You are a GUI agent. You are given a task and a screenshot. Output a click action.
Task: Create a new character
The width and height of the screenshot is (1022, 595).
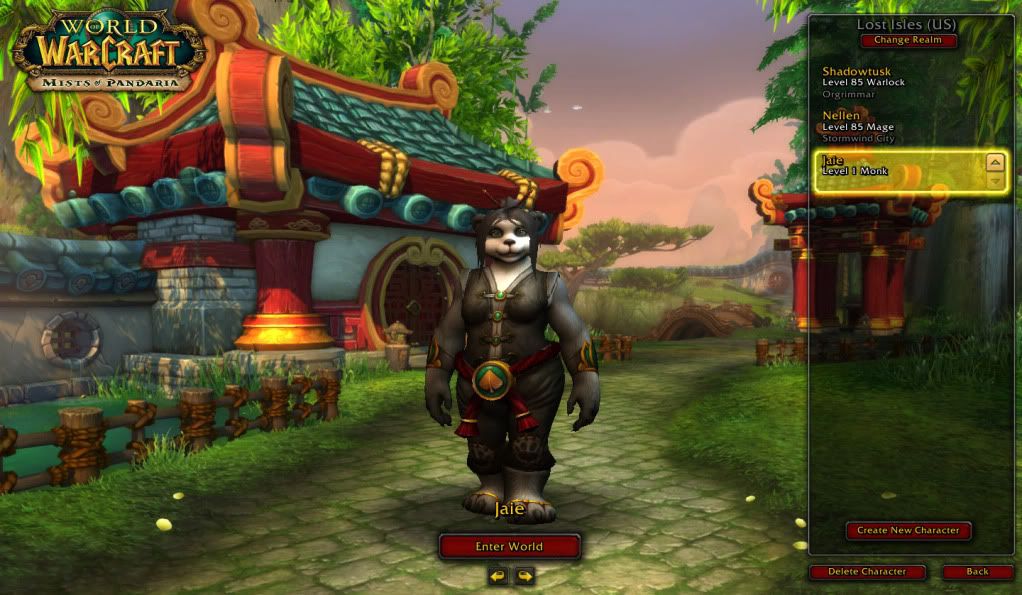point(908,530)
